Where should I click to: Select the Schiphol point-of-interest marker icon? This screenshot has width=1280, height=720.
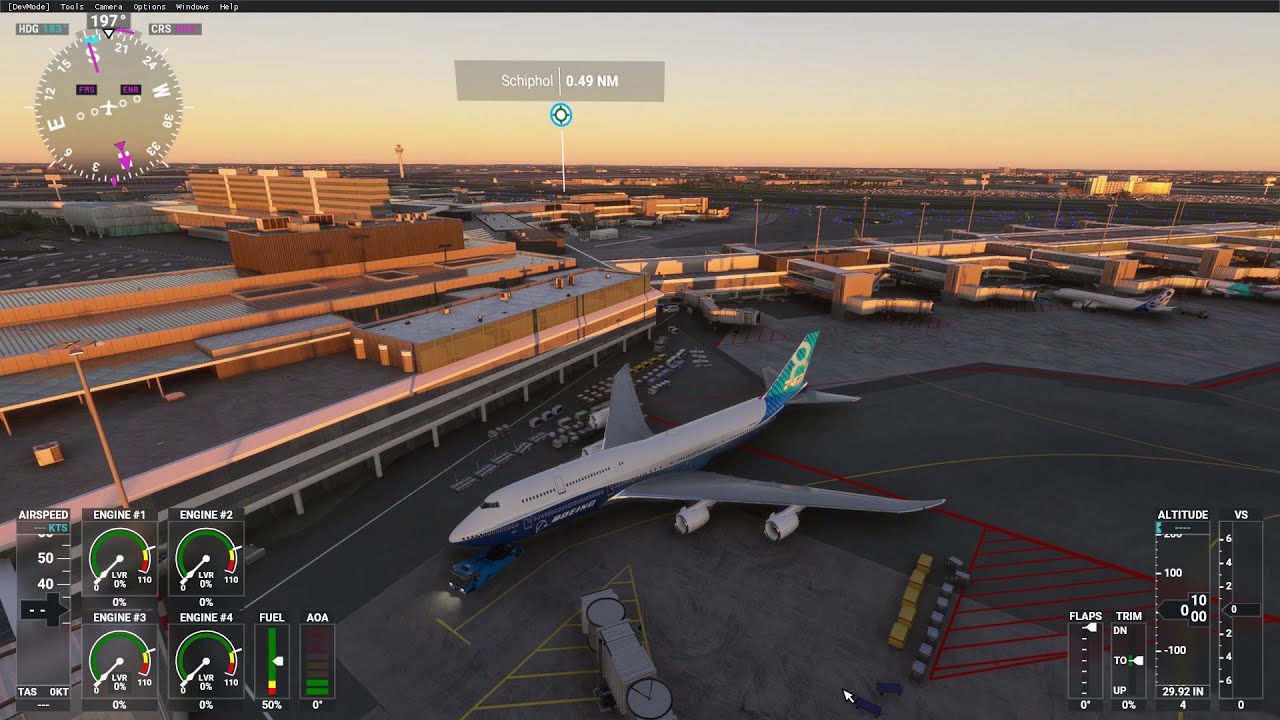pos(561,115)
